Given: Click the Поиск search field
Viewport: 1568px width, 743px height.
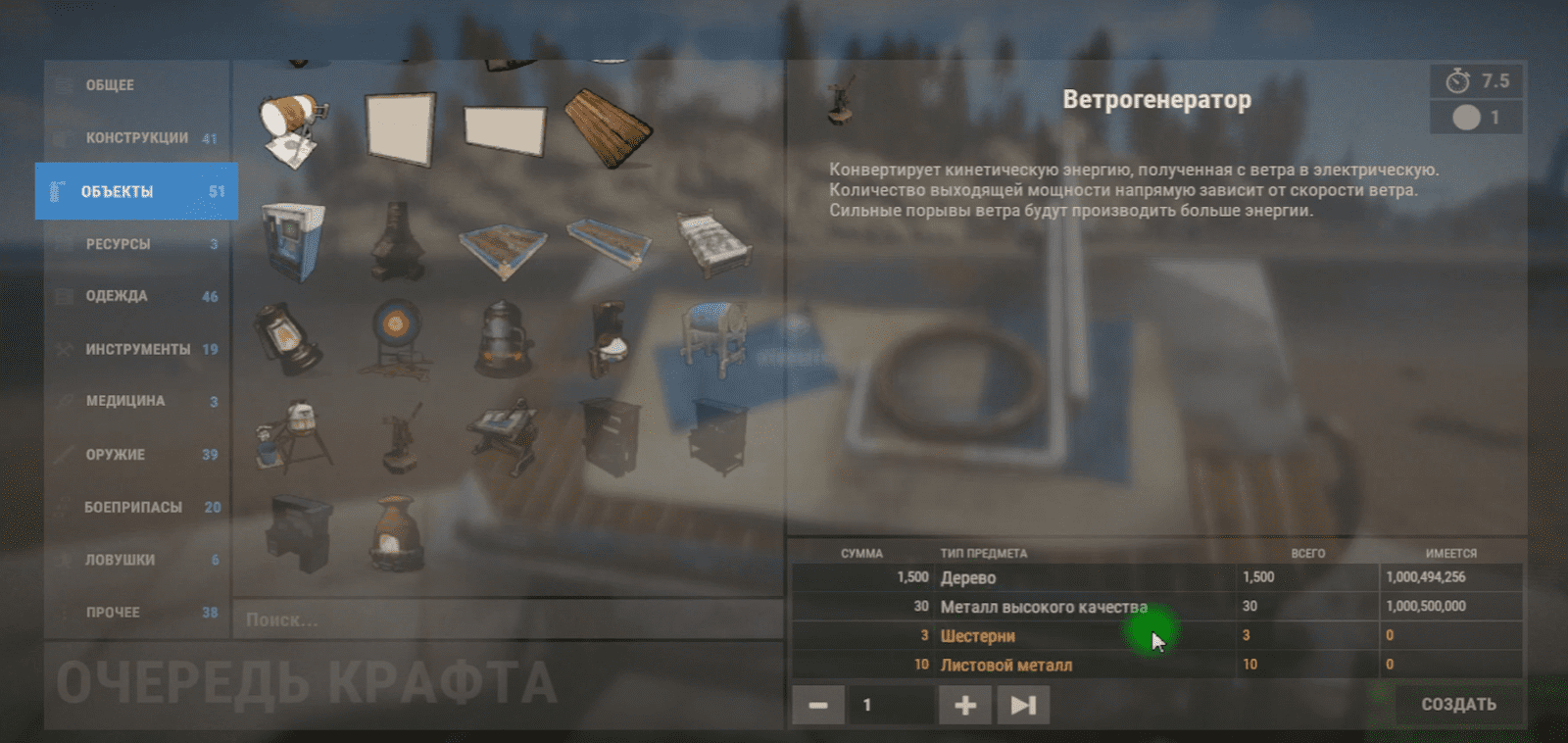Looking at the screenshot, I should point(508,619).
